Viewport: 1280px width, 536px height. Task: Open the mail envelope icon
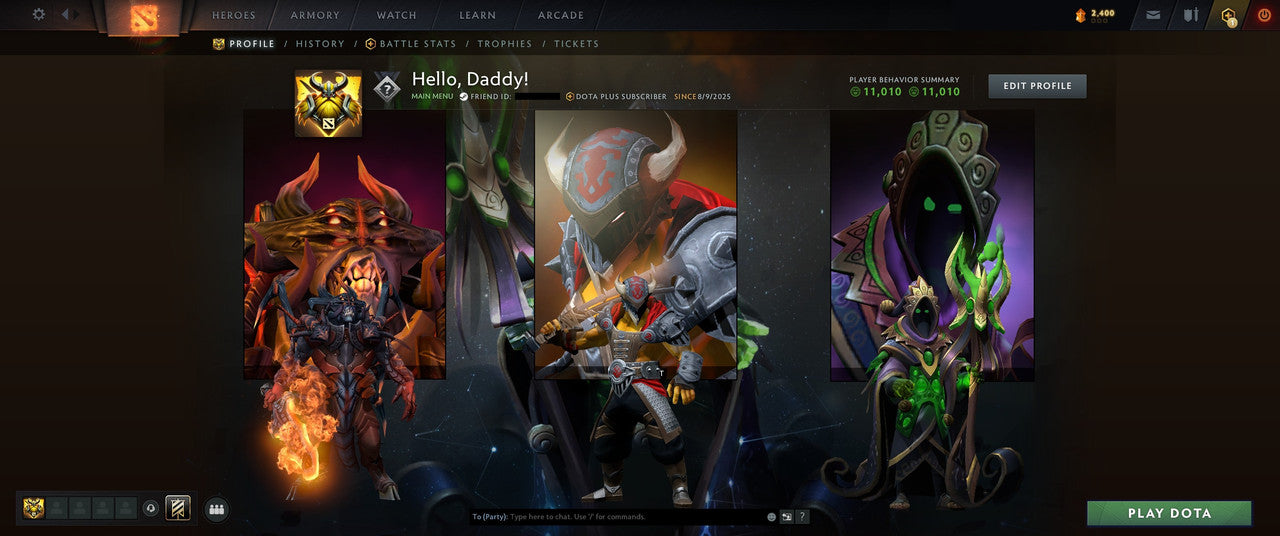(x=1153, y=15)
